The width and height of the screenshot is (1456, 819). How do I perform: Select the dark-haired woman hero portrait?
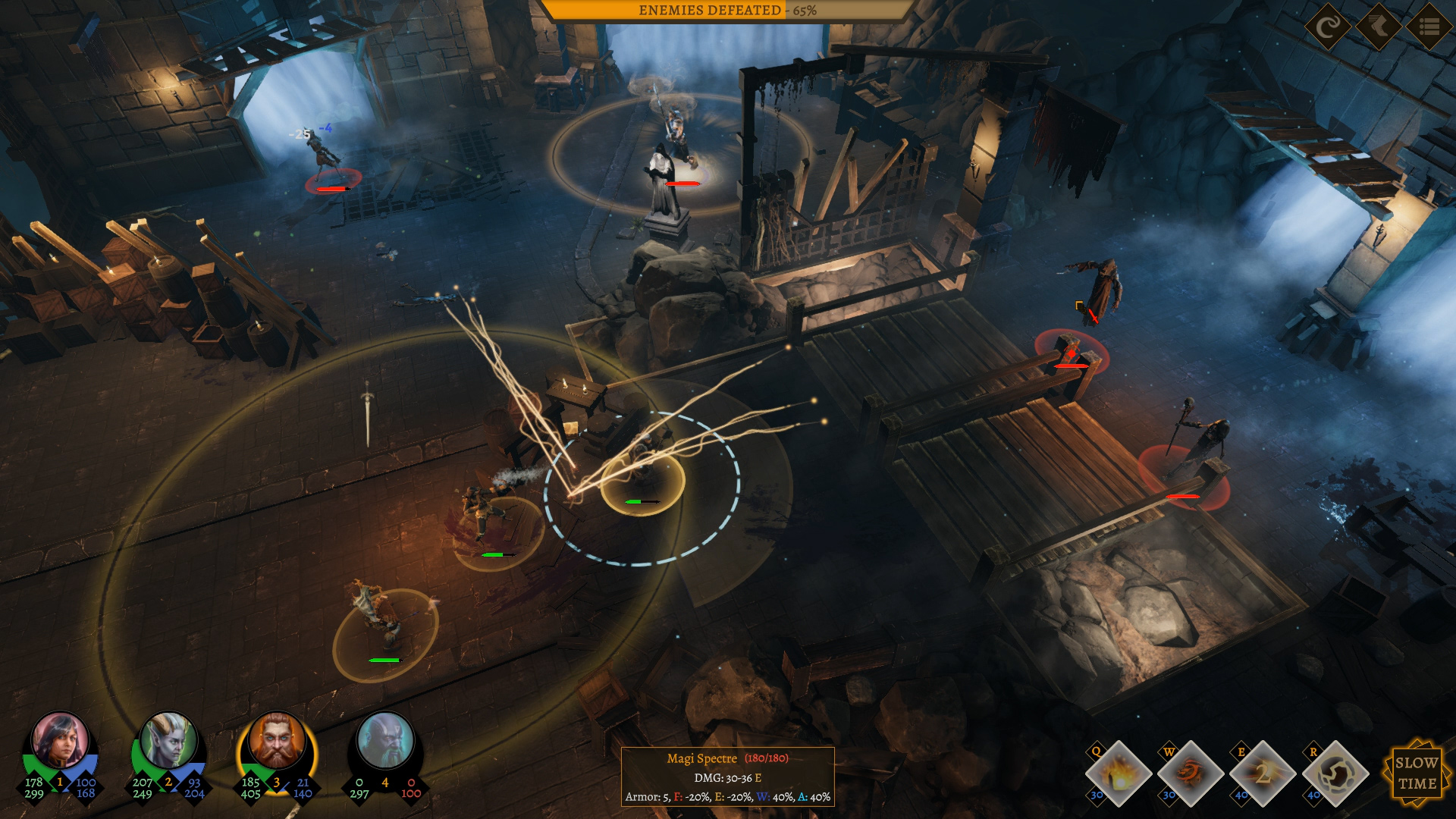coord(60,741)
